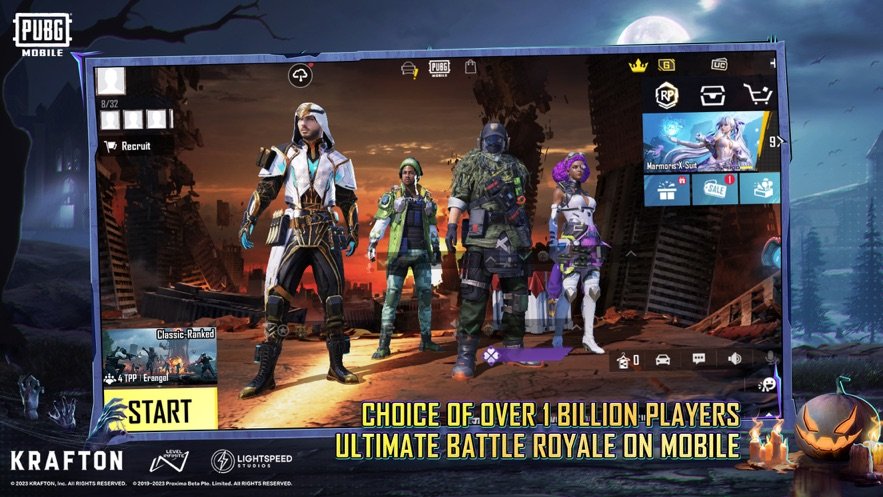Image resolution: width=883 pixels, height=497 pixels.
Task: Open the SALE offers tile
Action: coord(711,188)
